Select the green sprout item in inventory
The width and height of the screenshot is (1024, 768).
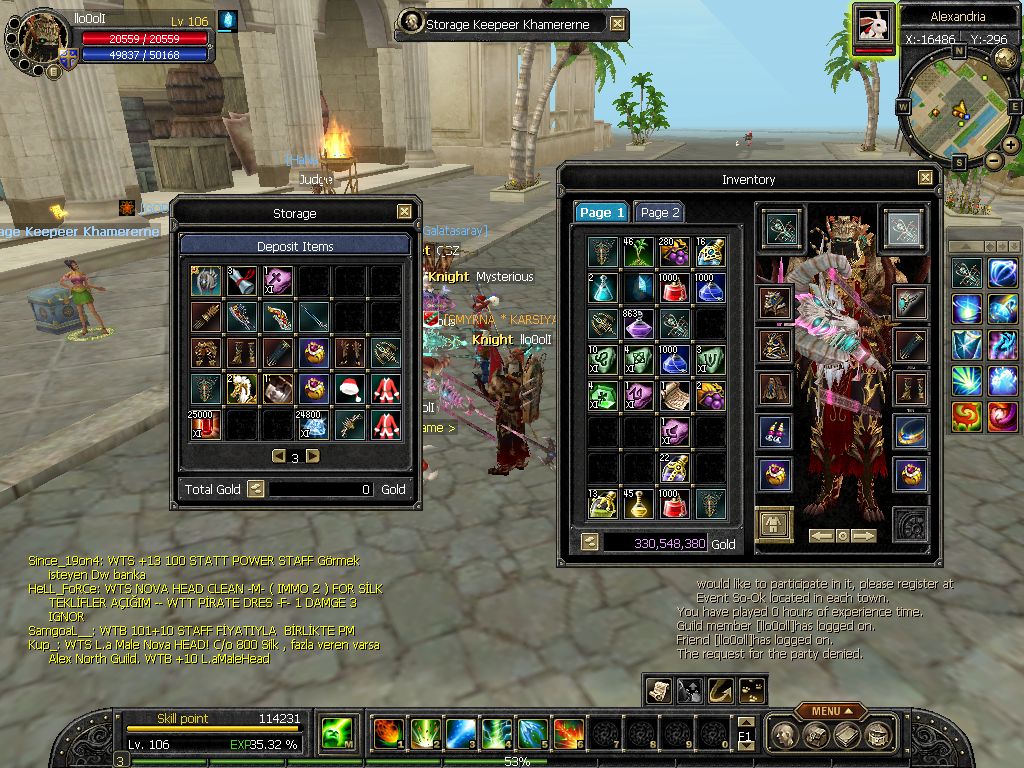(x=638, y=252)
